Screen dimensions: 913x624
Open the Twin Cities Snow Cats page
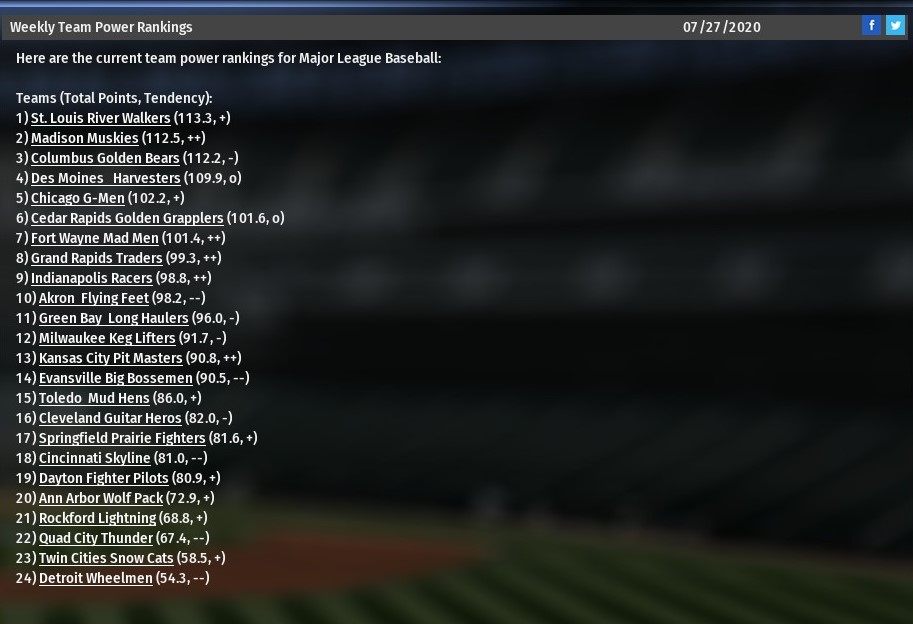106,558
